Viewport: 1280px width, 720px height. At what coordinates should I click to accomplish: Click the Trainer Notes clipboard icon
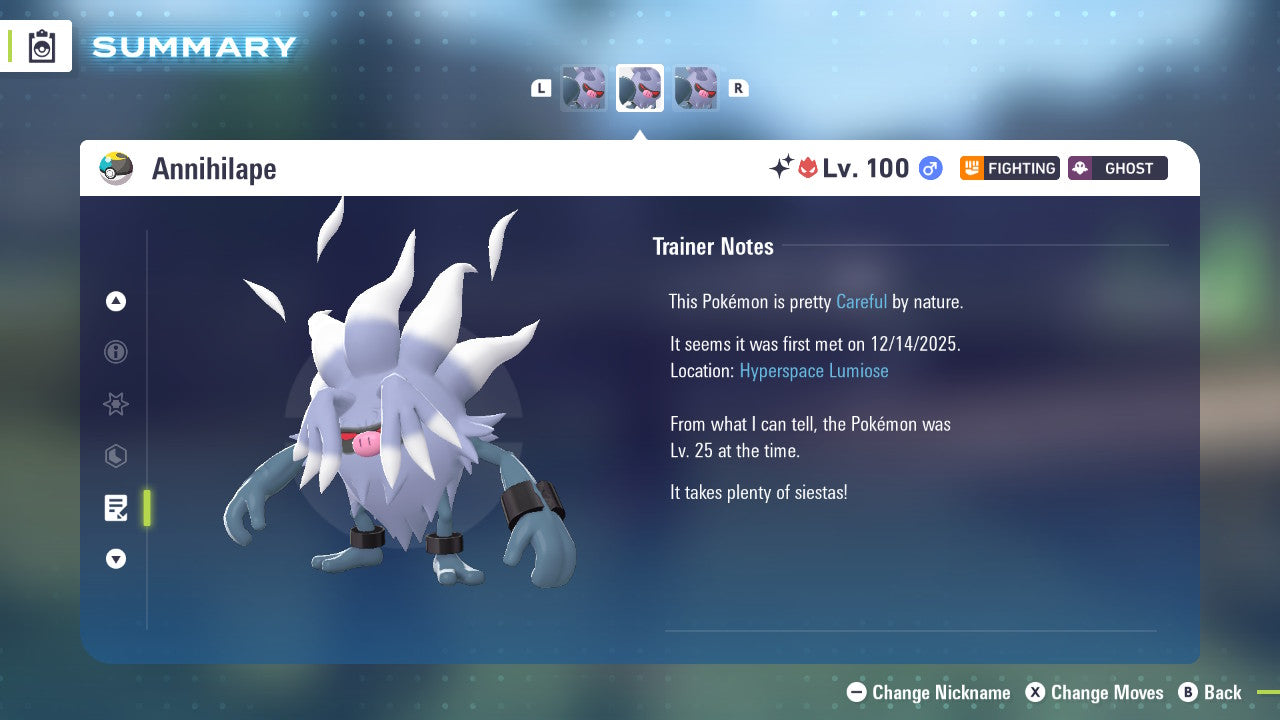[x=115, y=508]
